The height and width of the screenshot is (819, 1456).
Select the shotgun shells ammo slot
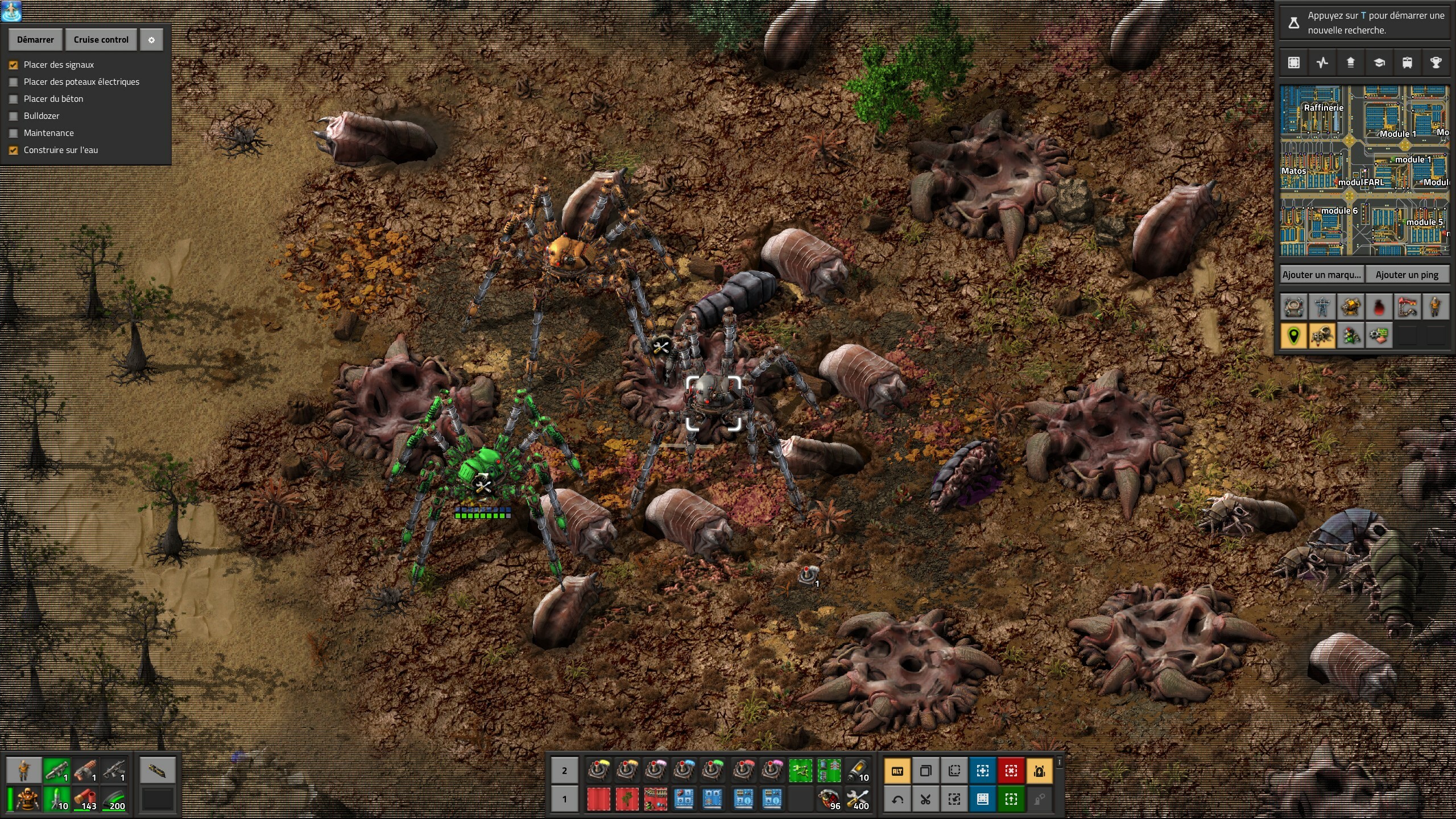click(x=85, y=799)
